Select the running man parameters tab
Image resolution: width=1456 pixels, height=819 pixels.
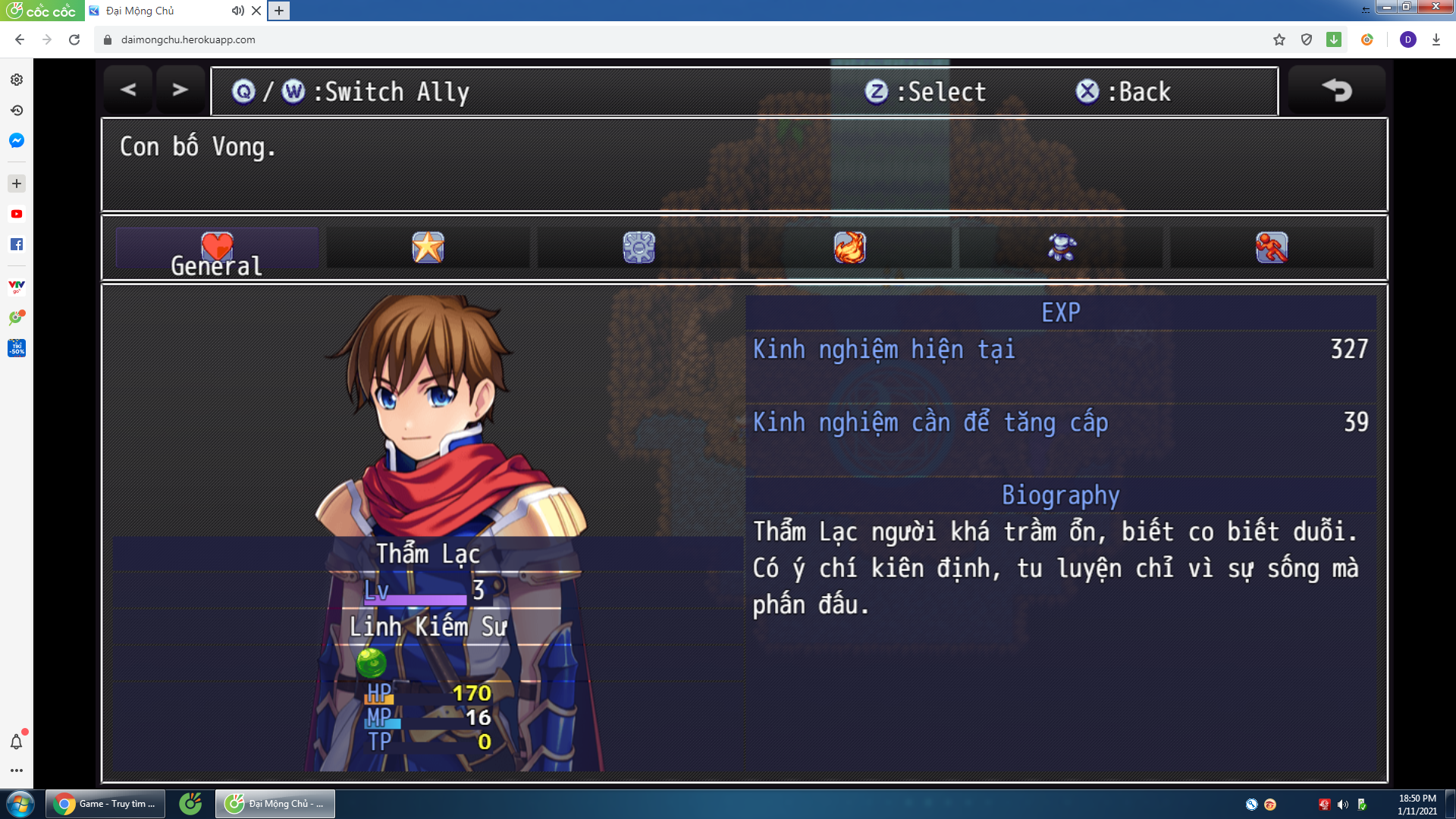coord(1272,246)
